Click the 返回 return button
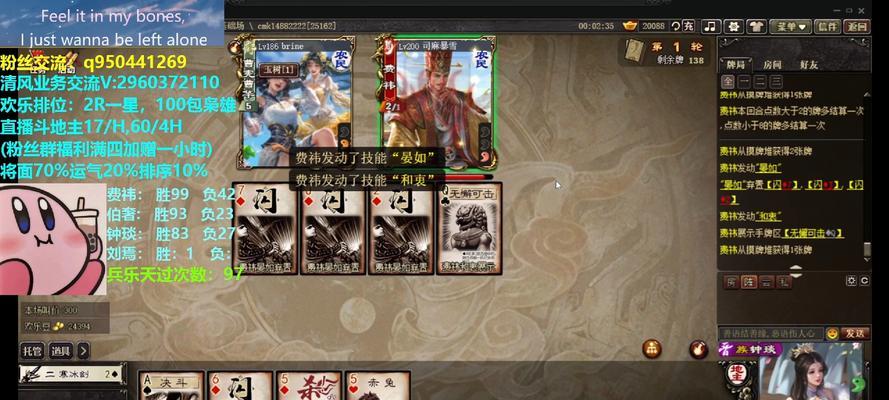Viewport: 889px width, 400px height. click(x=856, y=27)
